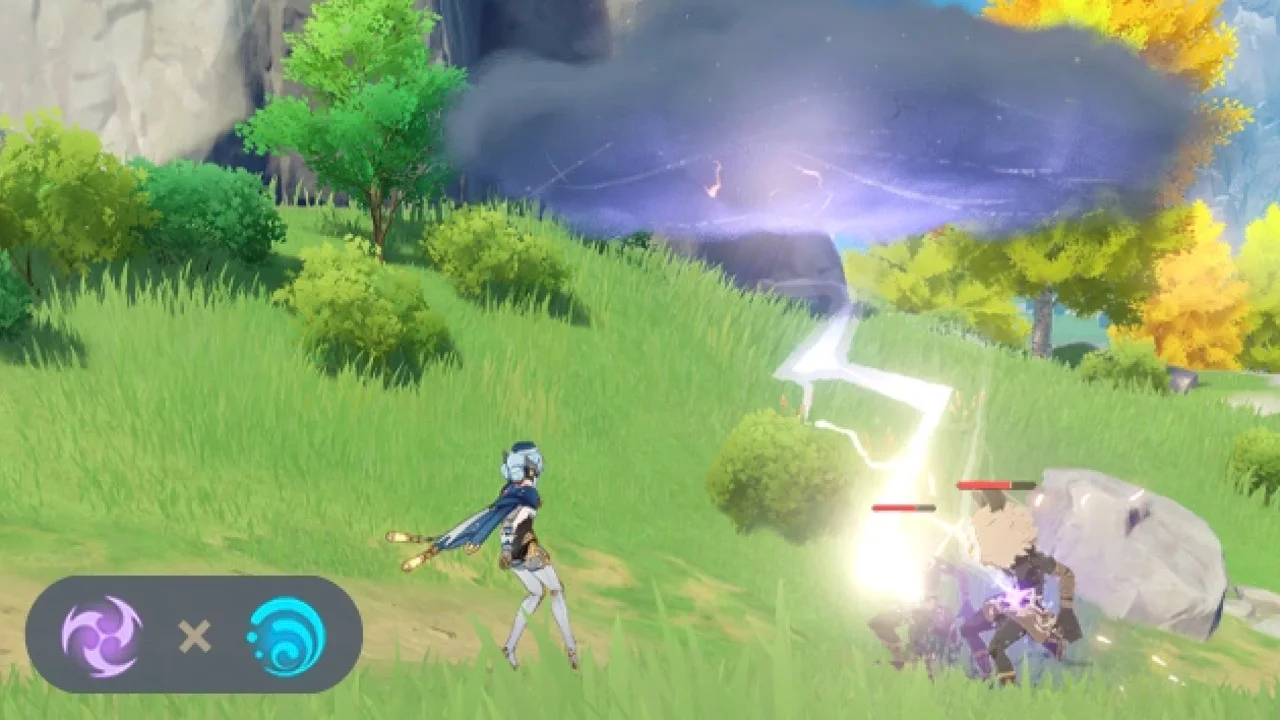Select the blue Hydro element icon
Viewport: 1280px width, 720px height.
[286, 635]
